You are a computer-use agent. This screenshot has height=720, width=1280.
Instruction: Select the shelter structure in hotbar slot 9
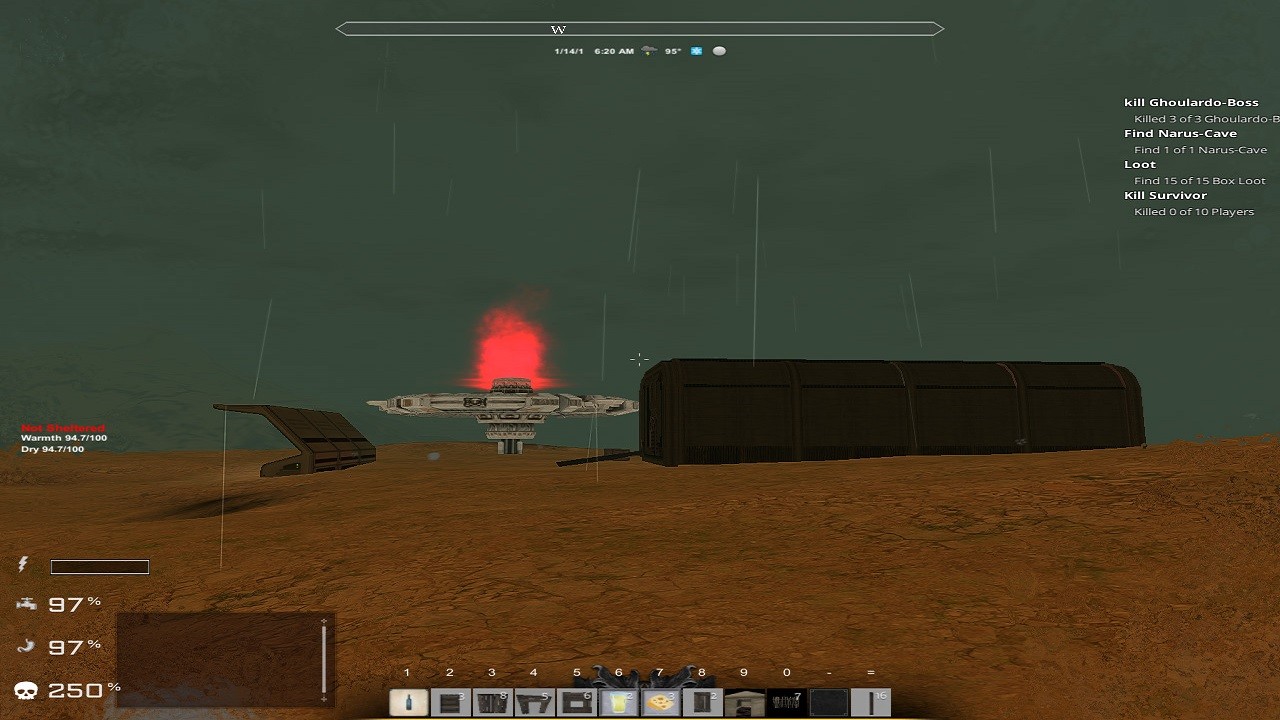744,703
